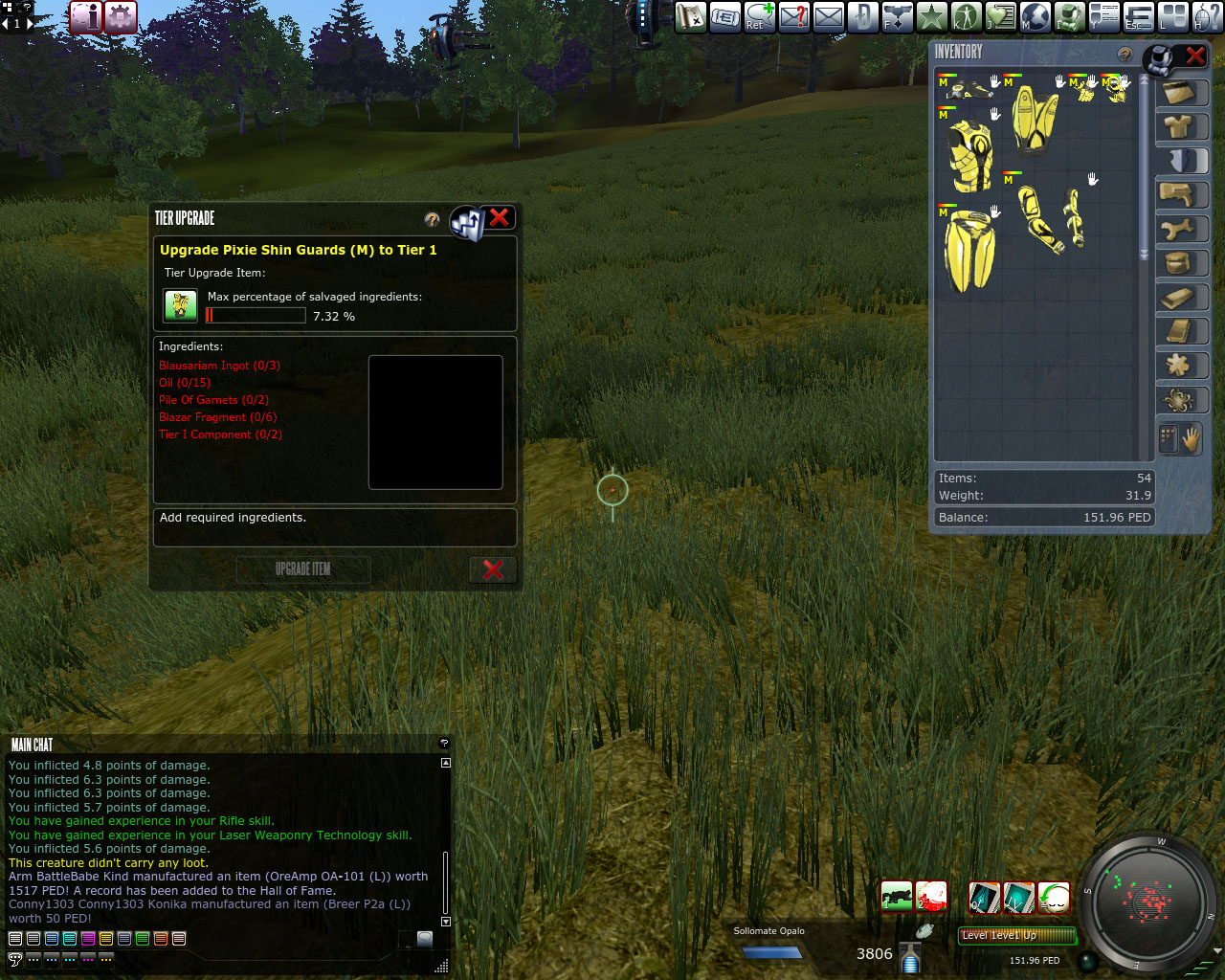Open the red info icon at top left
Image resolution: width=1225 pixels, height=980 pixels.
coord(86,16)
